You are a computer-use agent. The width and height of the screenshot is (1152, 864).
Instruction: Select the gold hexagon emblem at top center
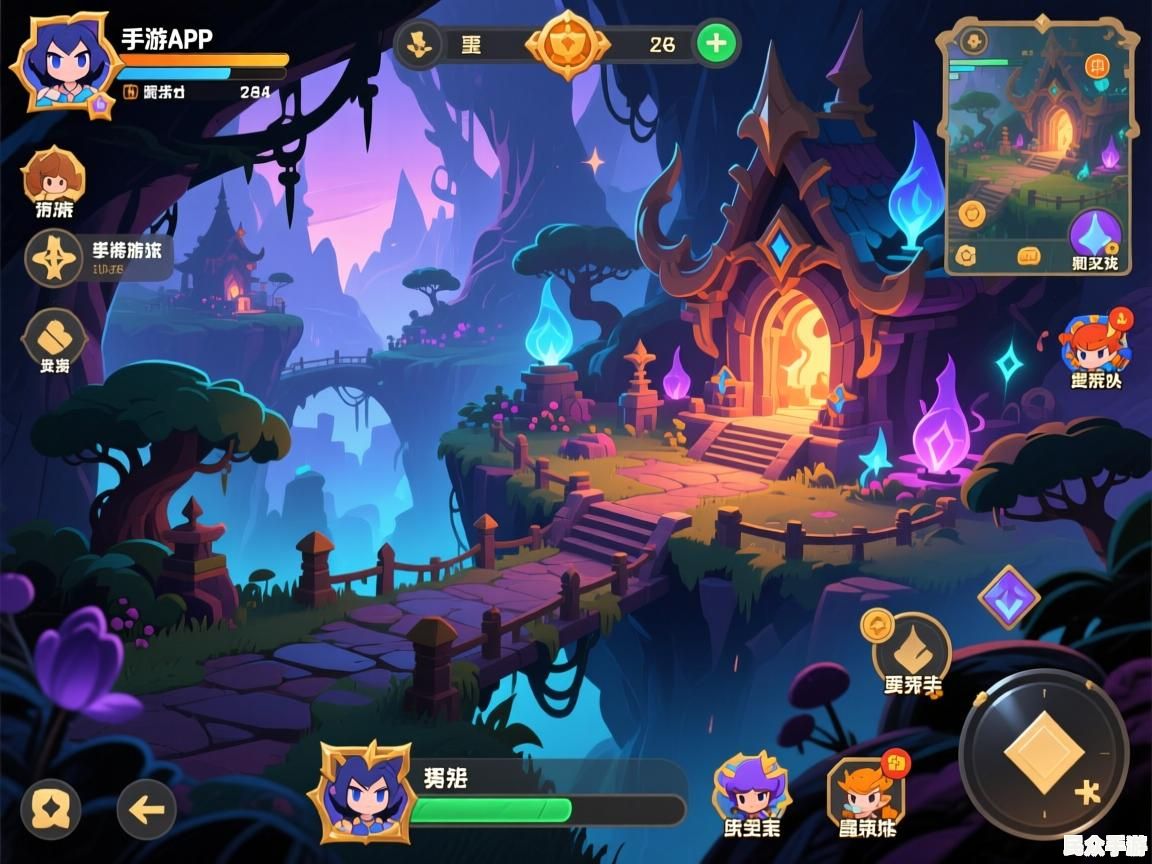coord(567,45)
